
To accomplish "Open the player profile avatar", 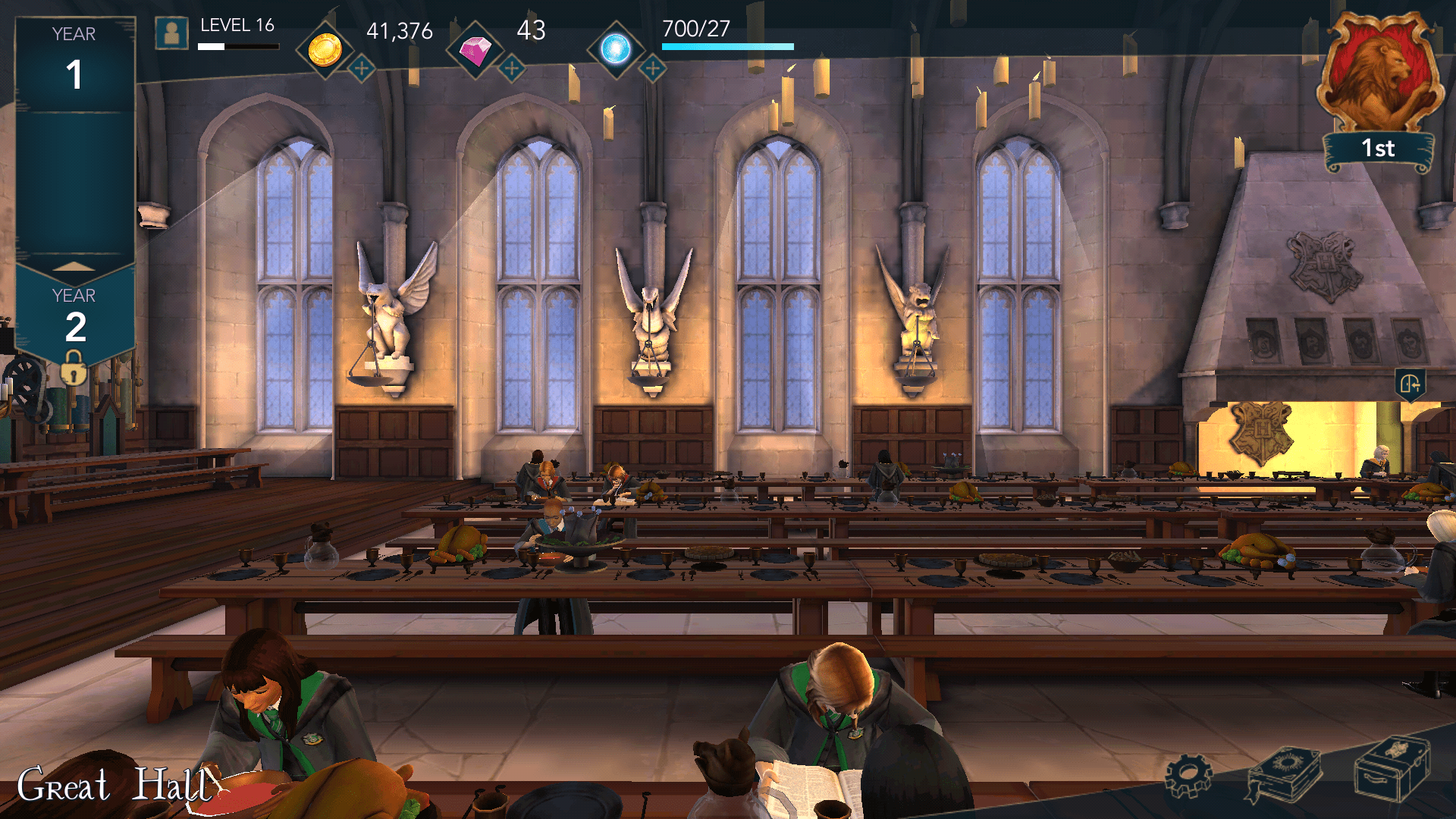I will [x=171, y=33].
